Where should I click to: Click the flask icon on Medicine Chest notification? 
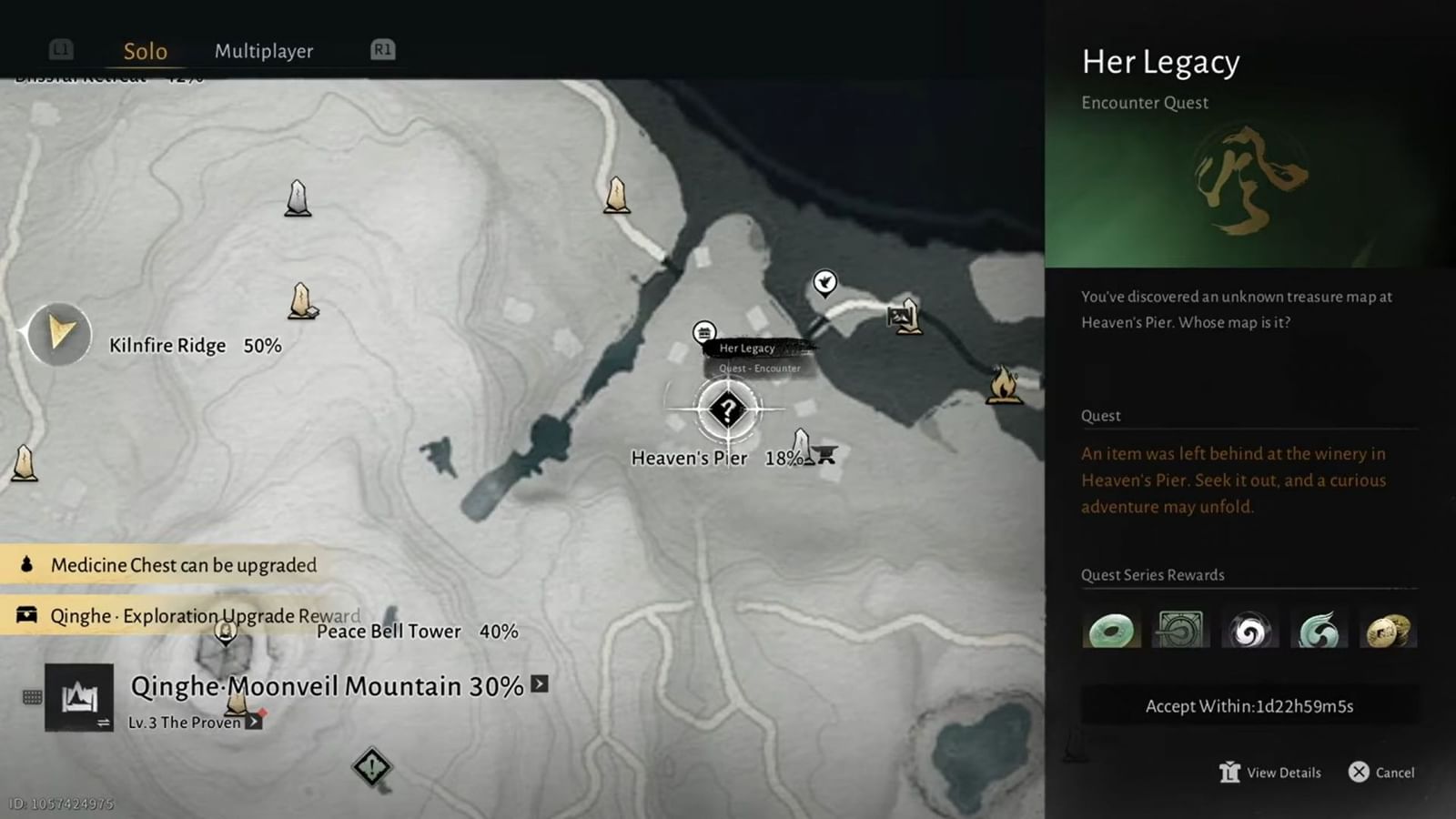[25, 564]
